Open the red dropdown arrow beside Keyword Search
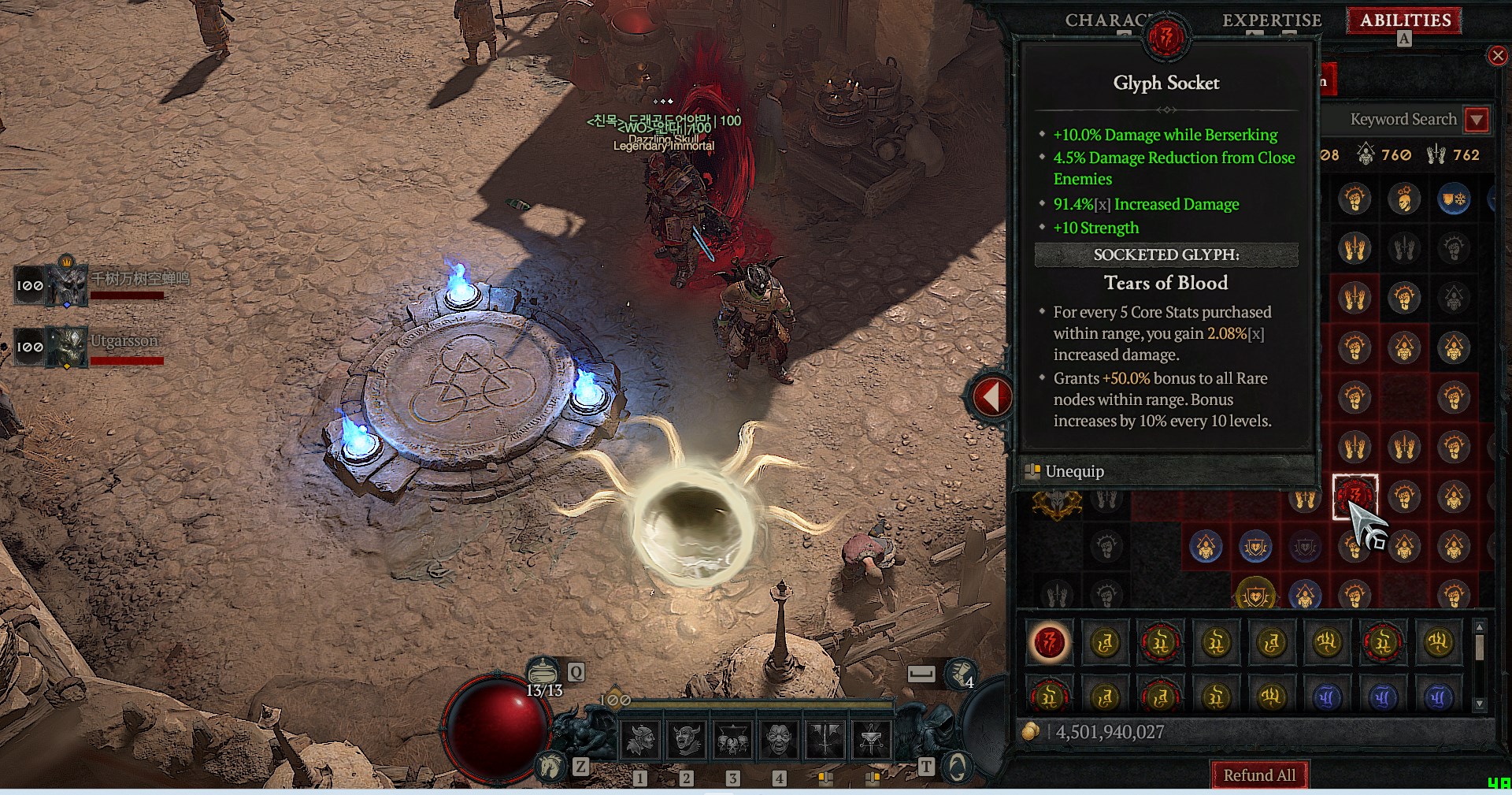Viewport: 1512px width, 795px height. pos(1477,120)
